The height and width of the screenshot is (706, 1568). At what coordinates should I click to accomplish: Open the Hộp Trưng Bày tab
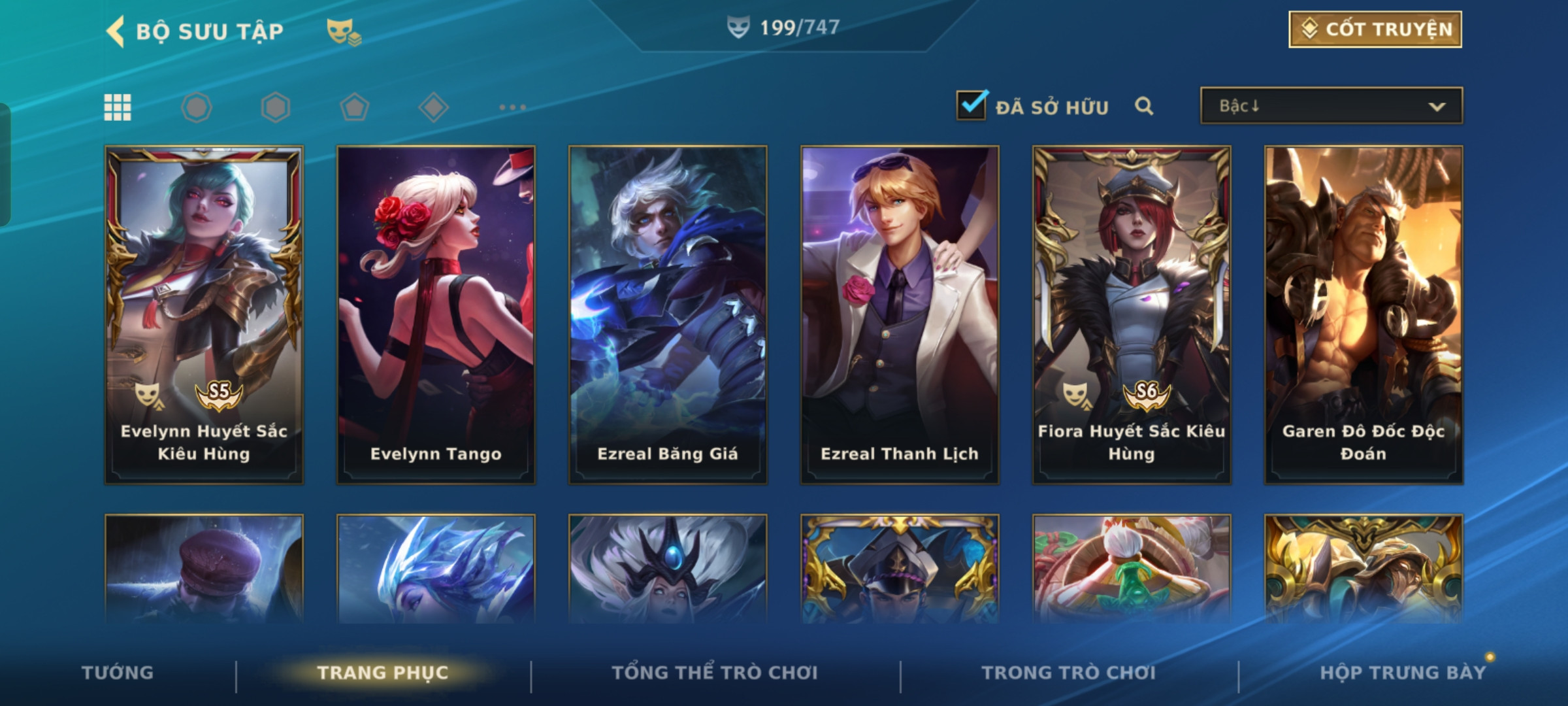coord(1403,673)
